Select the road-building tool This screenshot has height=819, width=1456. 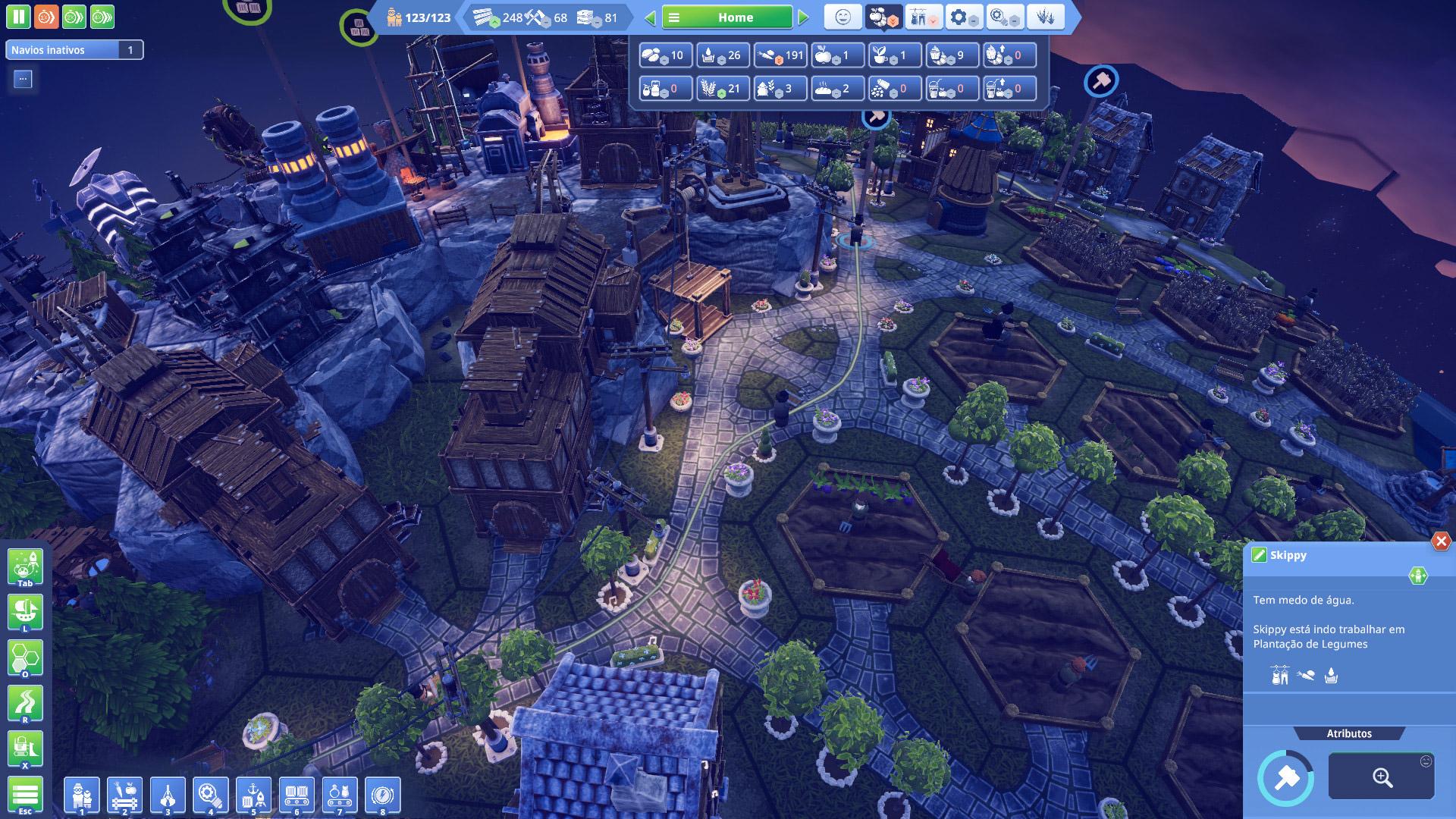click(25, 704)
